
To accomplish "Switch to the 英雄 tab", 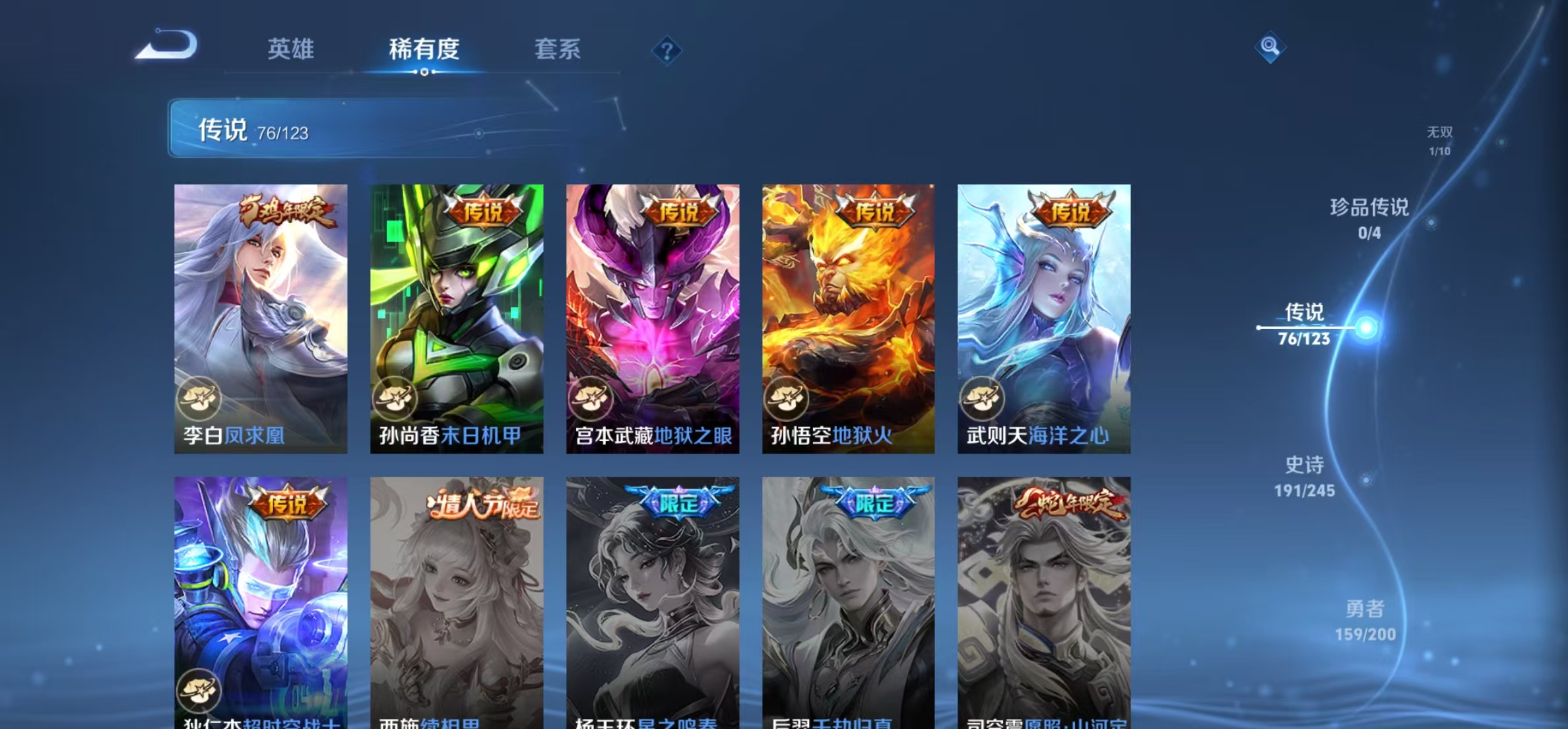I will pyautogui.click(x=290, y=50).
